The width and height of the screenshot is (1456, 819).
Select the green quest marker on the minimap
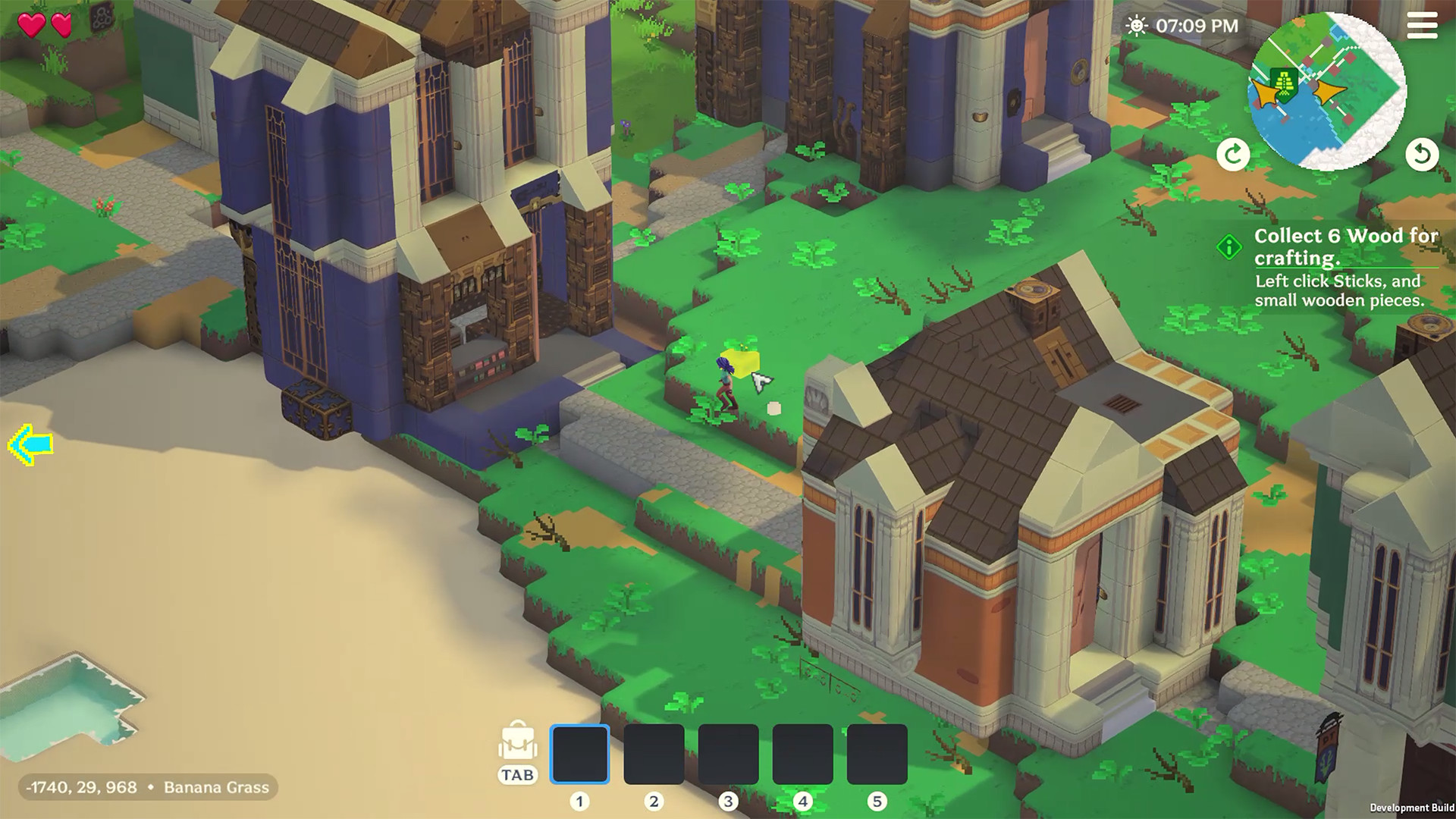click(x=1283, y=83)
